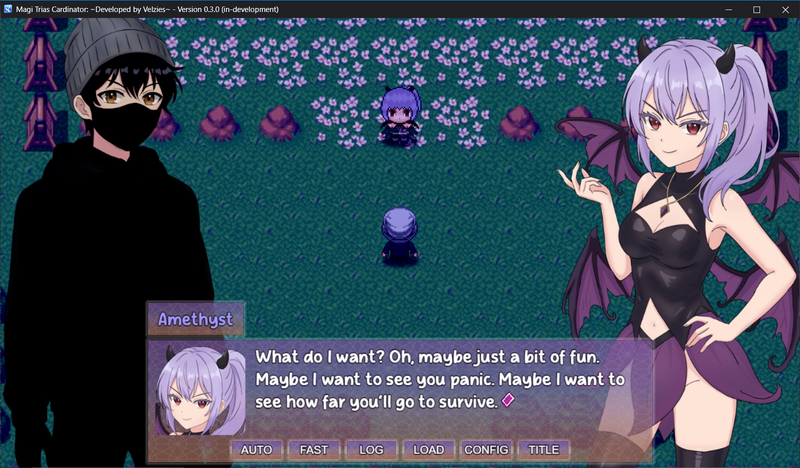Open the dialogue LOG
The image size is (800, 468).
[371, 450]
